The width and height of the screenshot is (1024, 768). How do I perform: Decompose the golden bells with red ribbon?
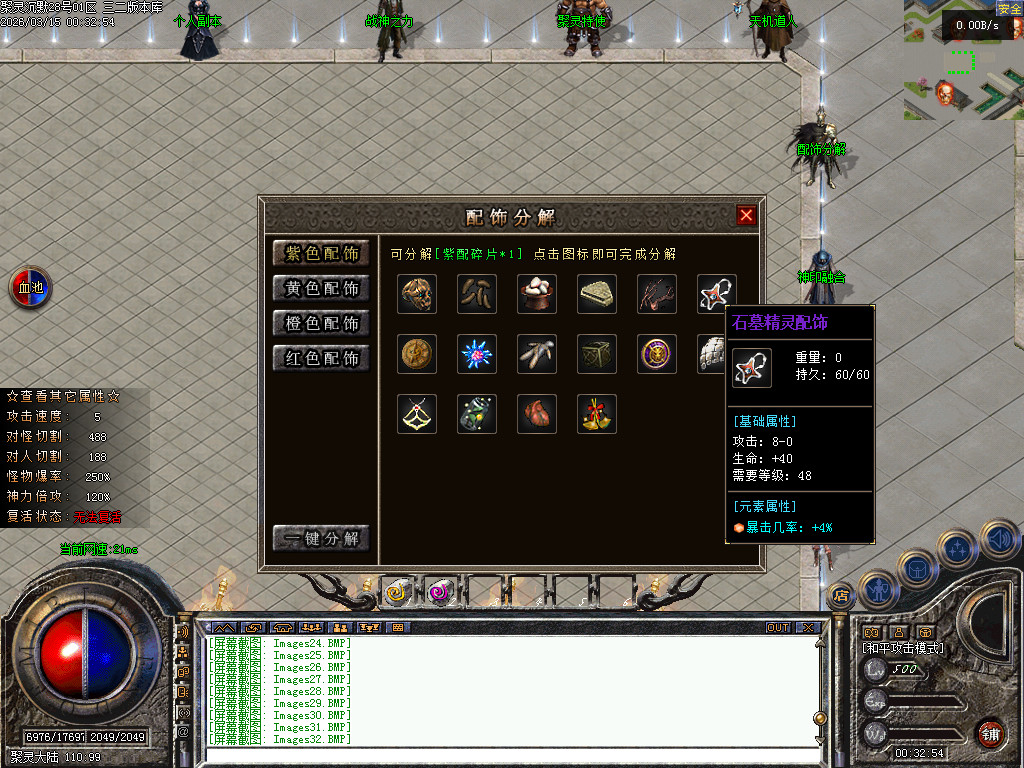[597, 414]
